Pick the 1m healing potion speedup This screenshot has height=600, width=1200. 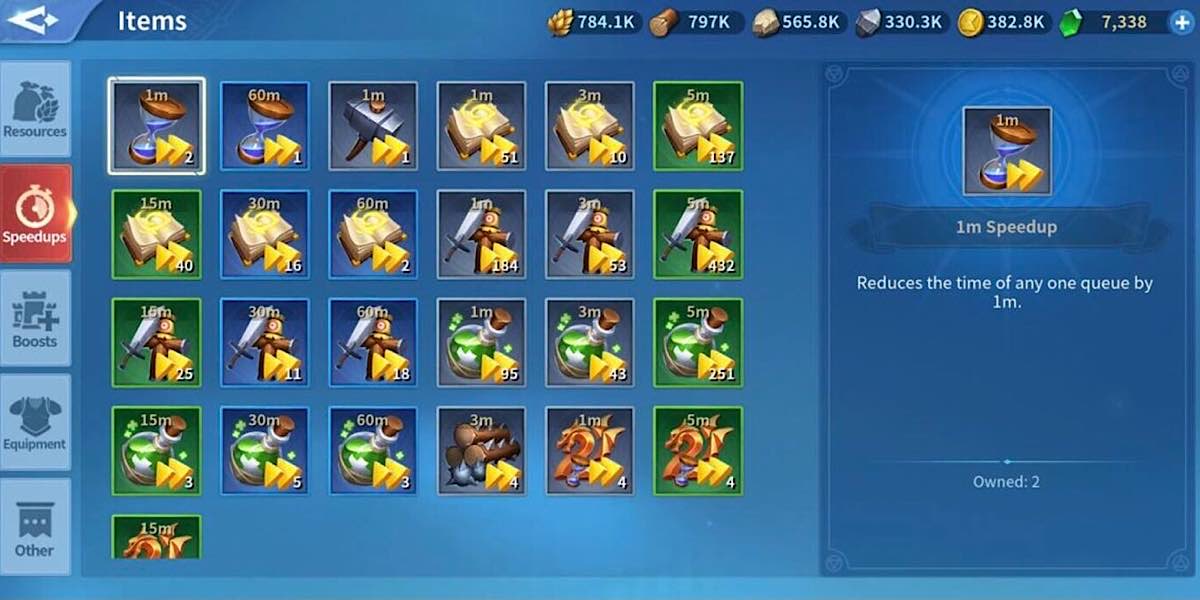coord(481,342)
